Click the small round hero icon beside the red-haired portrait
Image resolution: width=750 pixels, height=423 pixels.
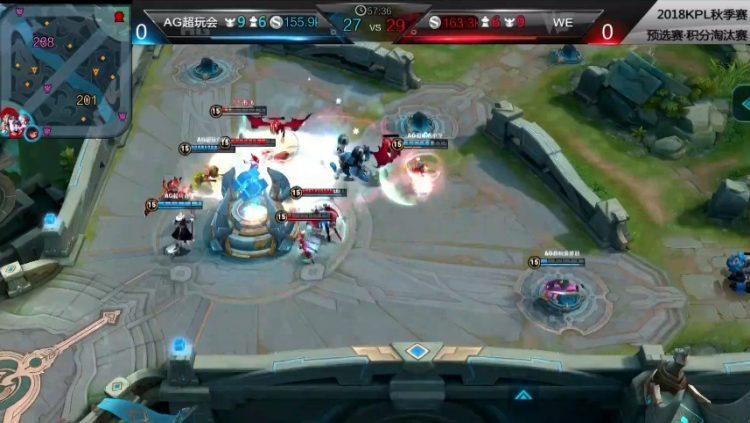(x=33, y=133)
